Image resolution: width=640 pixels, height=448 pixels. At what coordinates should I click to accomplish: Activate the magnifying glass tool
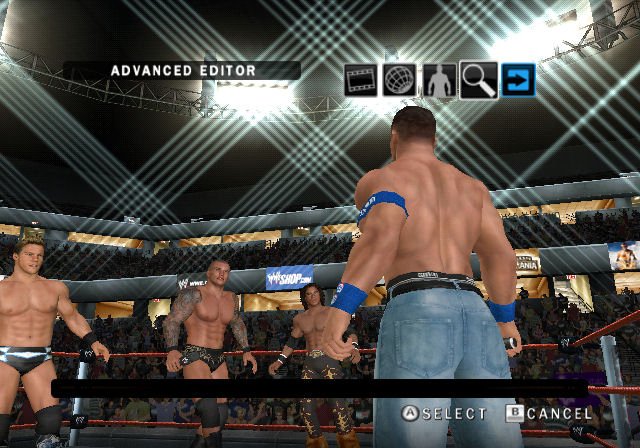pos(478,80)
